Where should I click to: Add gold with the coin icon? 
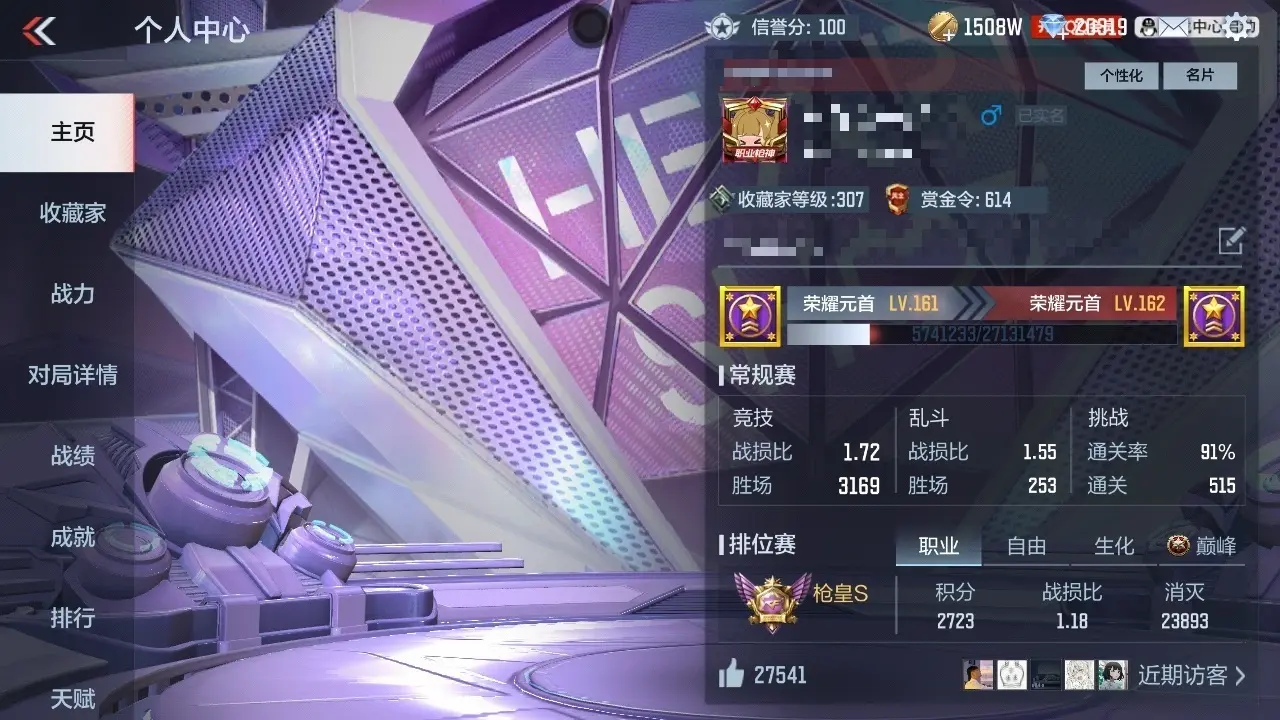pos(942,27)
